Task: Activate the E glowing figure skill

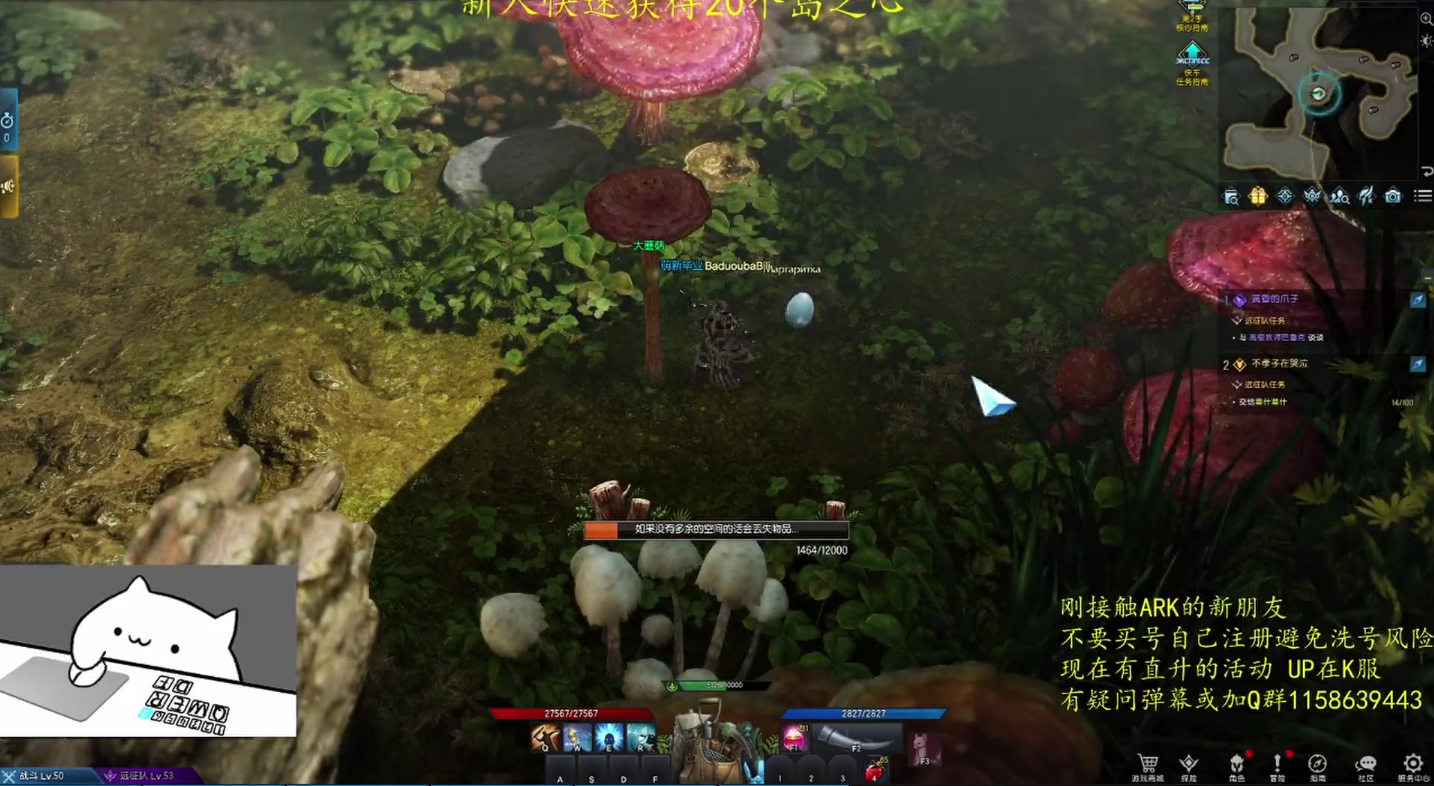Action: (609, 739)
